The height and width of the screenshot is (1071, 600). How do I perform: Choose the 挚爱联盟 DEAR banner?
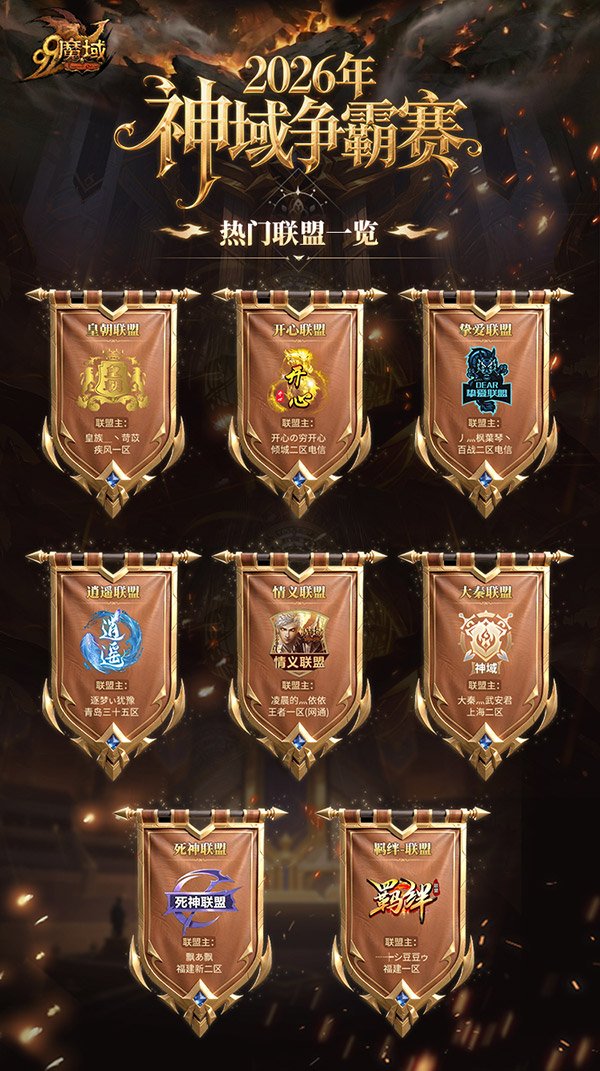pos(487,390)
